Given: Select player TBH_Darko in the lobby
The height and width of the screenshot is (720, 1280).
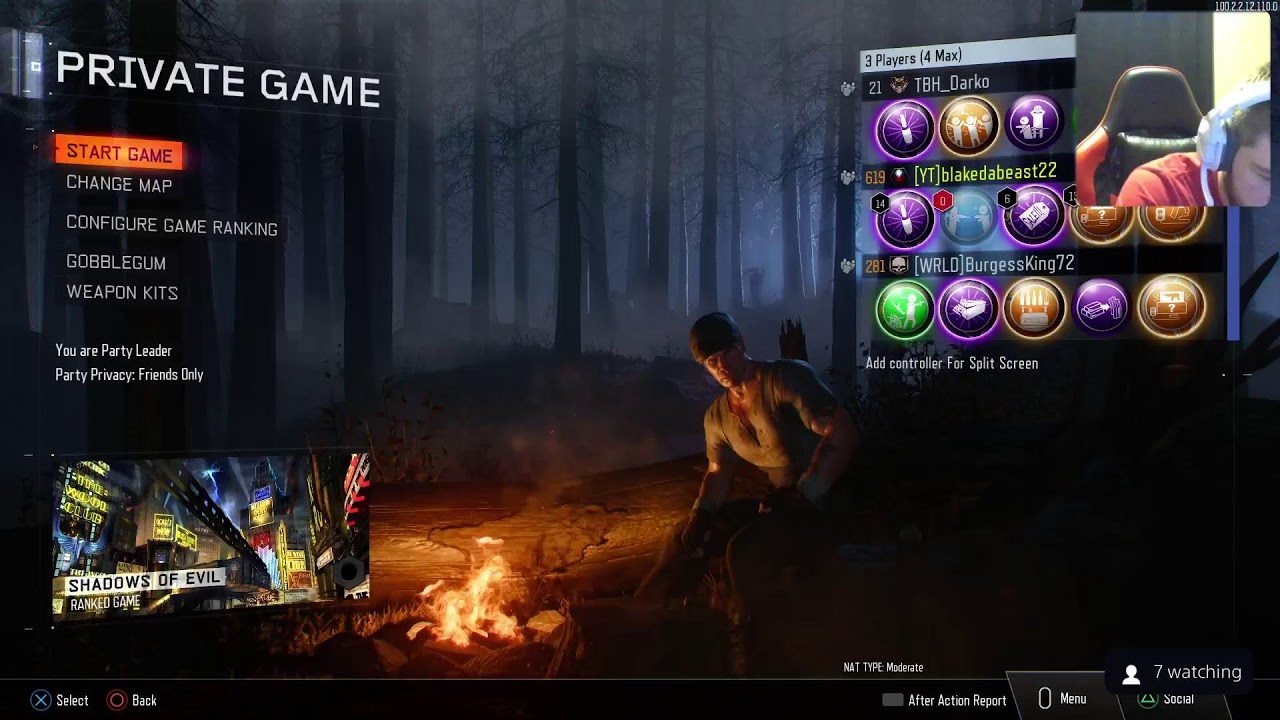Looking at the screenshot, I should pos(951,84).
